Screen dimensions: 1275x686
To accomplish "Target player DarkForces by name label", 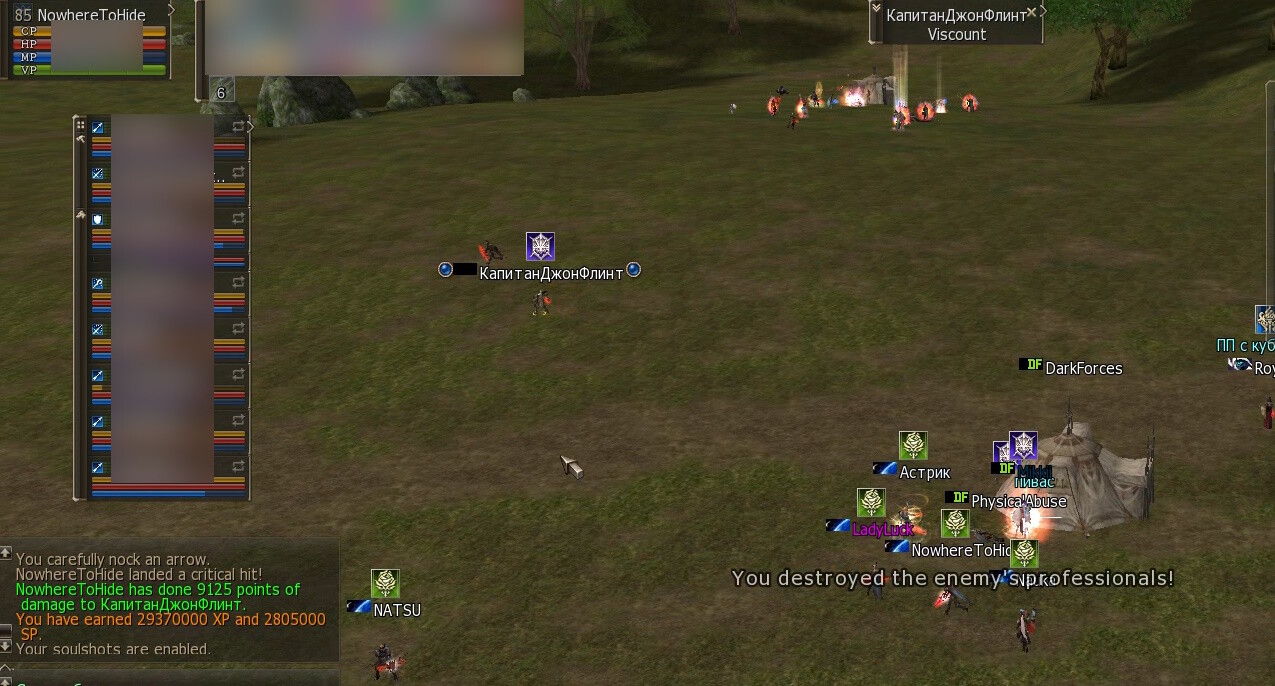I will [1083, 369].
